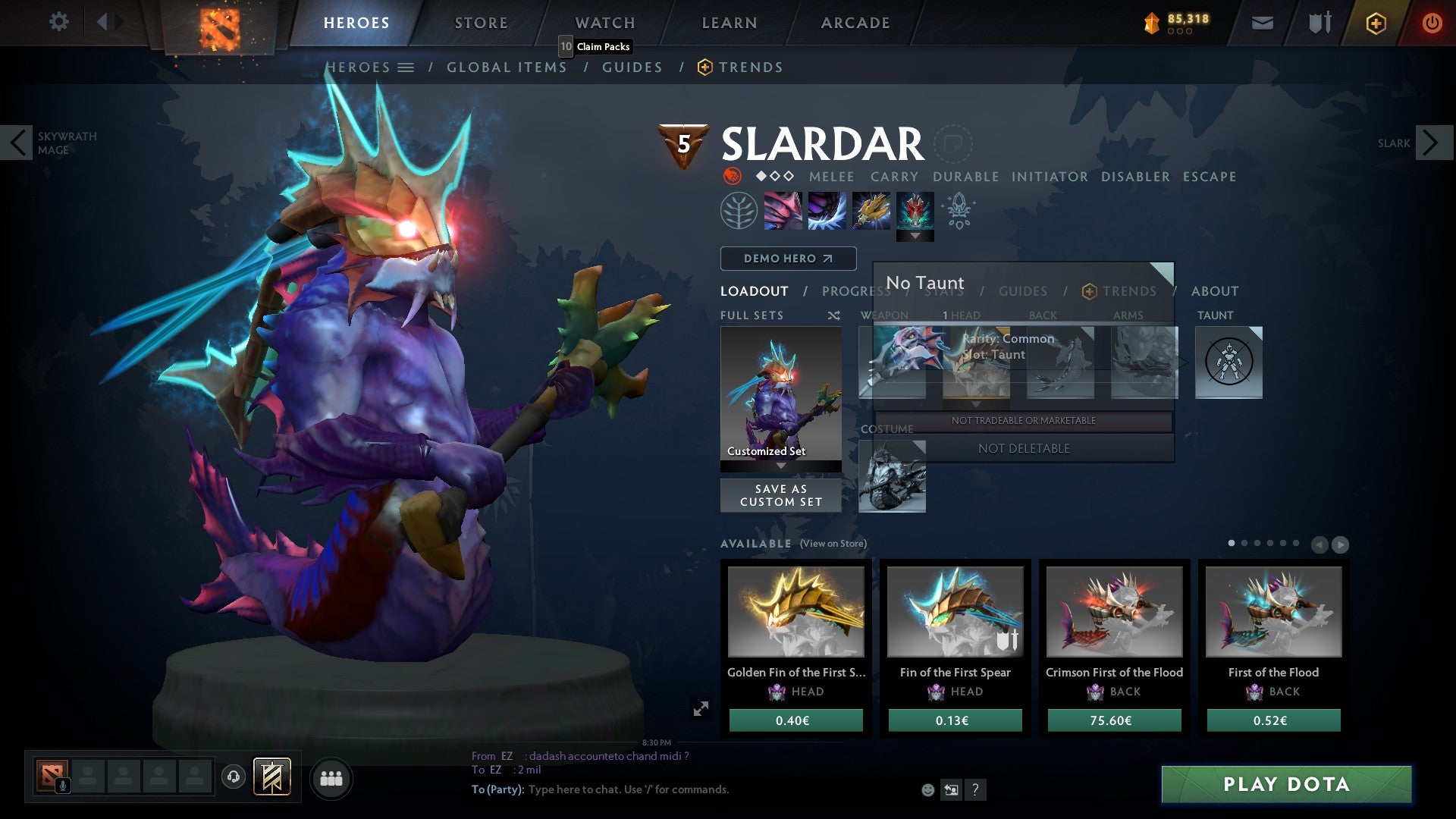Toggle the chat channel switcher beside text box

951,789
